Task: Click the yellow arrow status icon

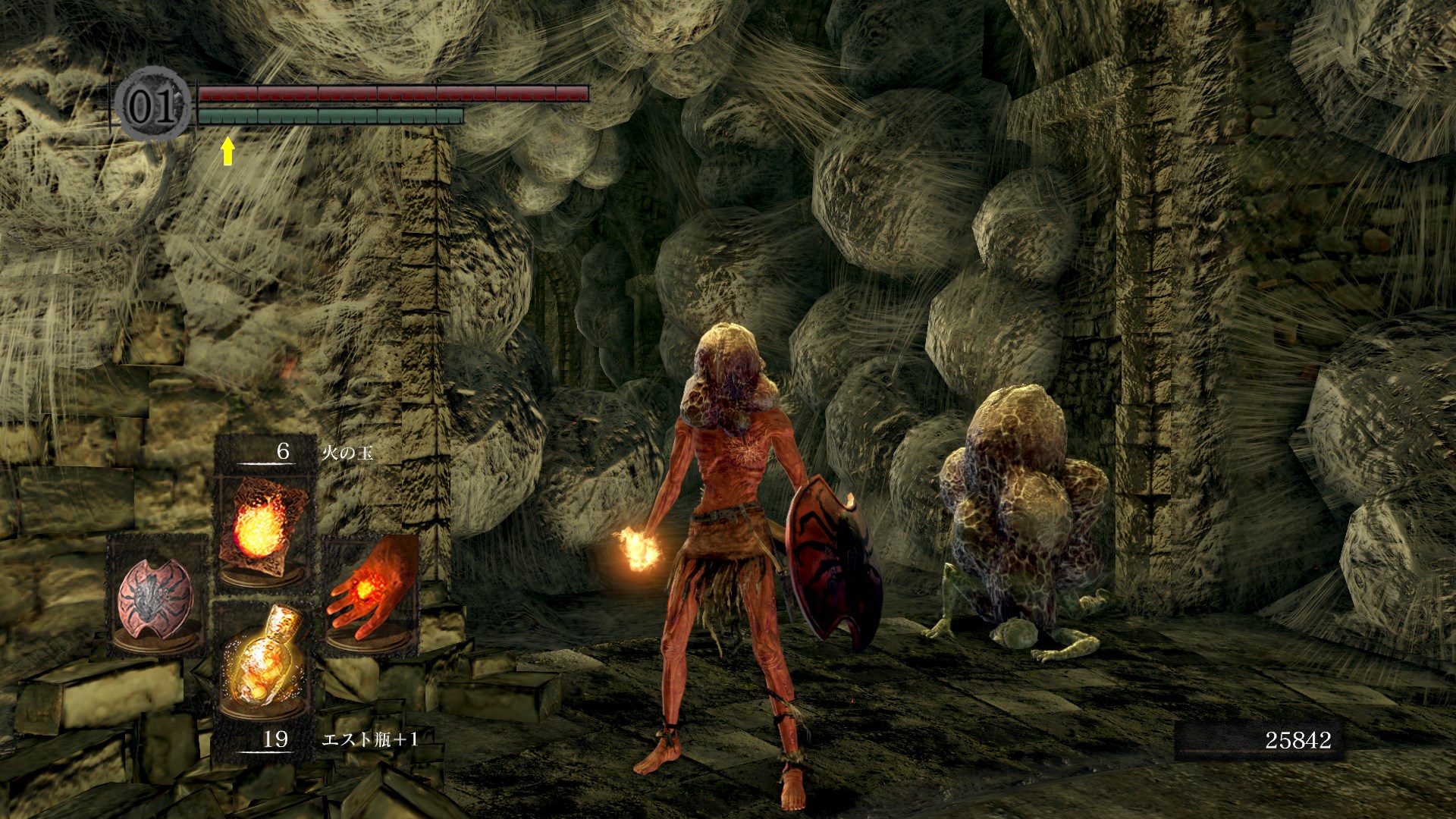Action: pos(227,151)
